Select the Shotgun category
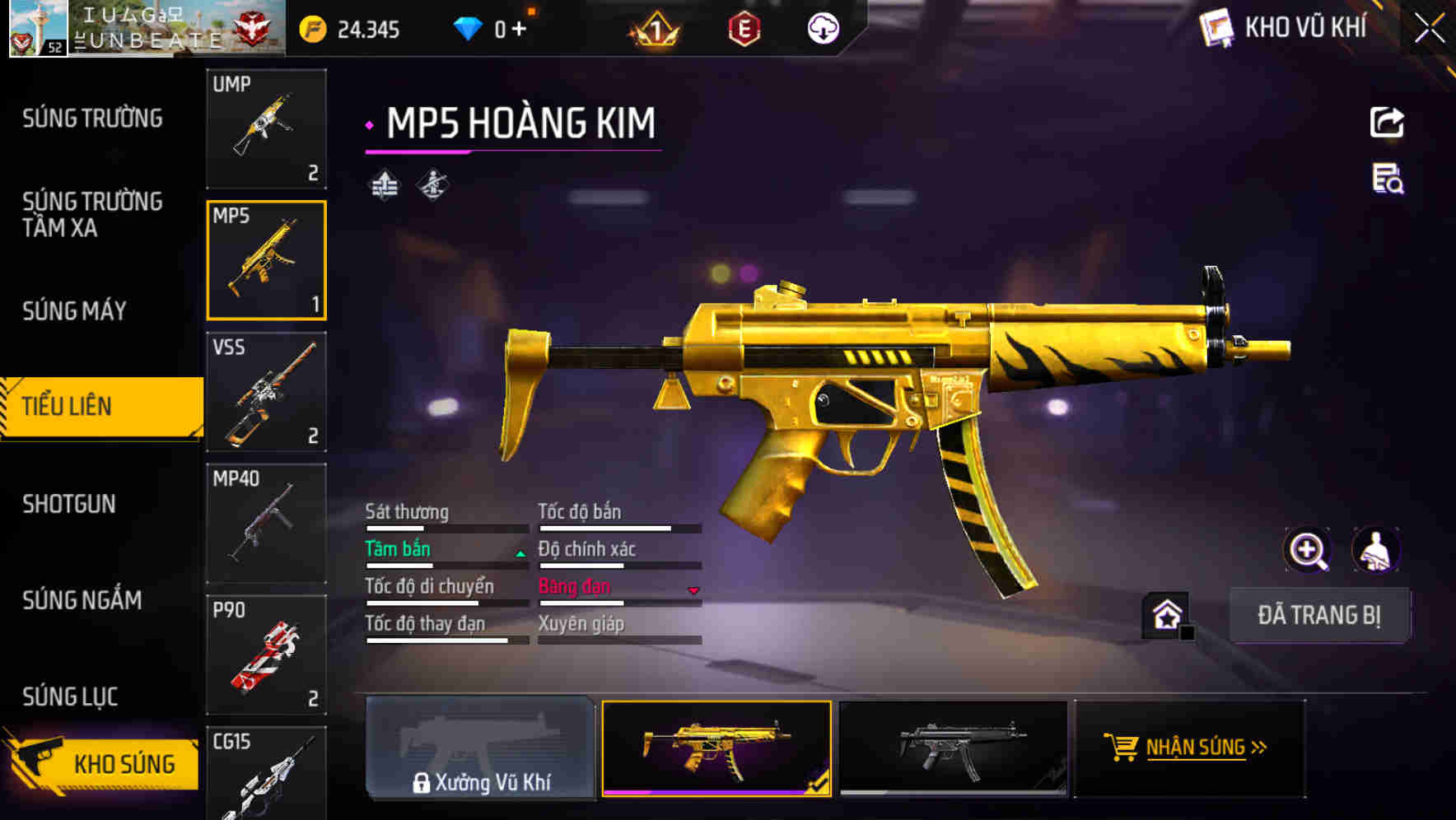The width and height of the screenshot is (1456, 820). click(69, 504)
